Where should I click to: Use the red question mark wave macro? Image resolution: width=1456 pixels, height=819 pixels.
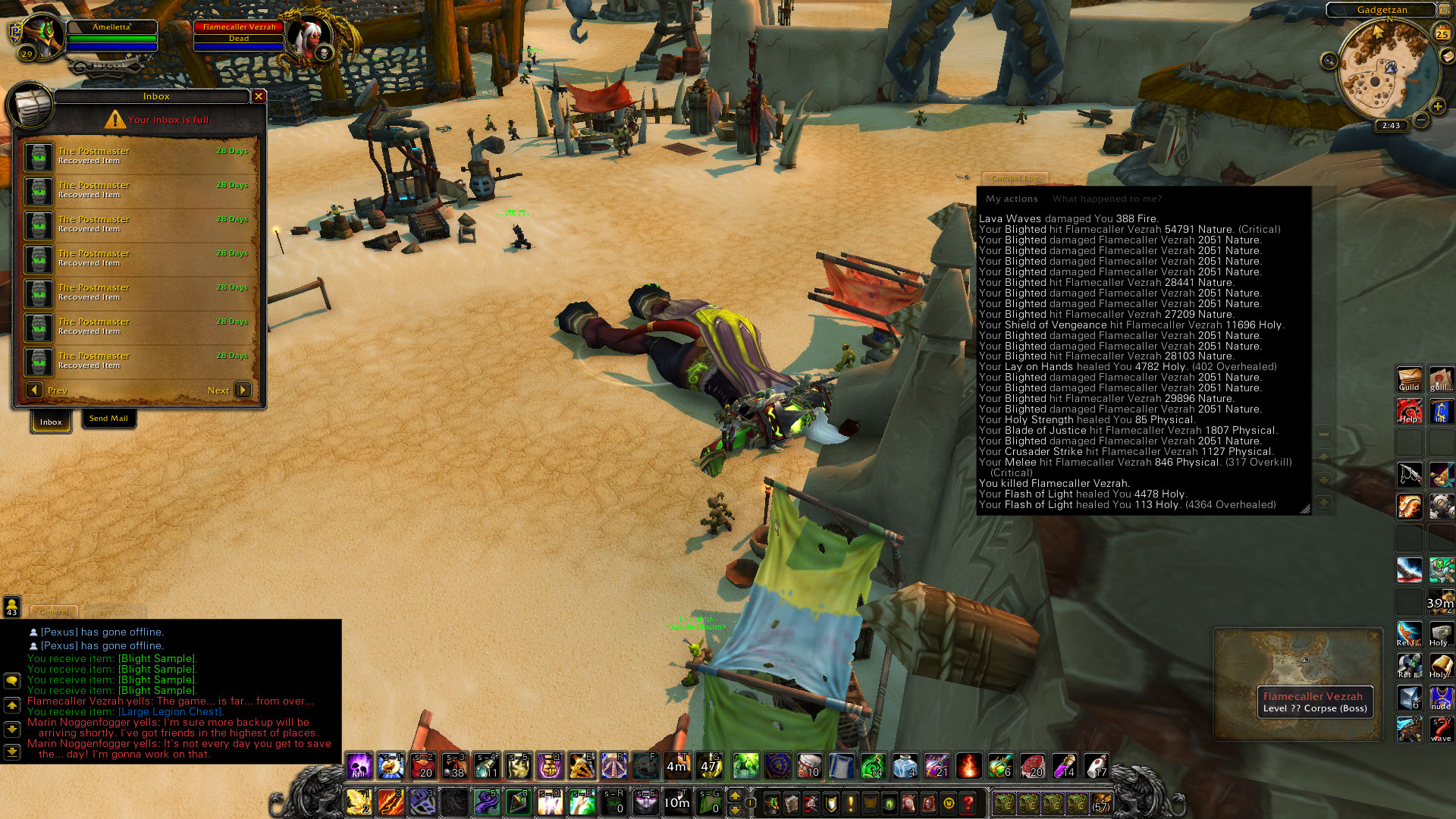(x=1441, y=729)
